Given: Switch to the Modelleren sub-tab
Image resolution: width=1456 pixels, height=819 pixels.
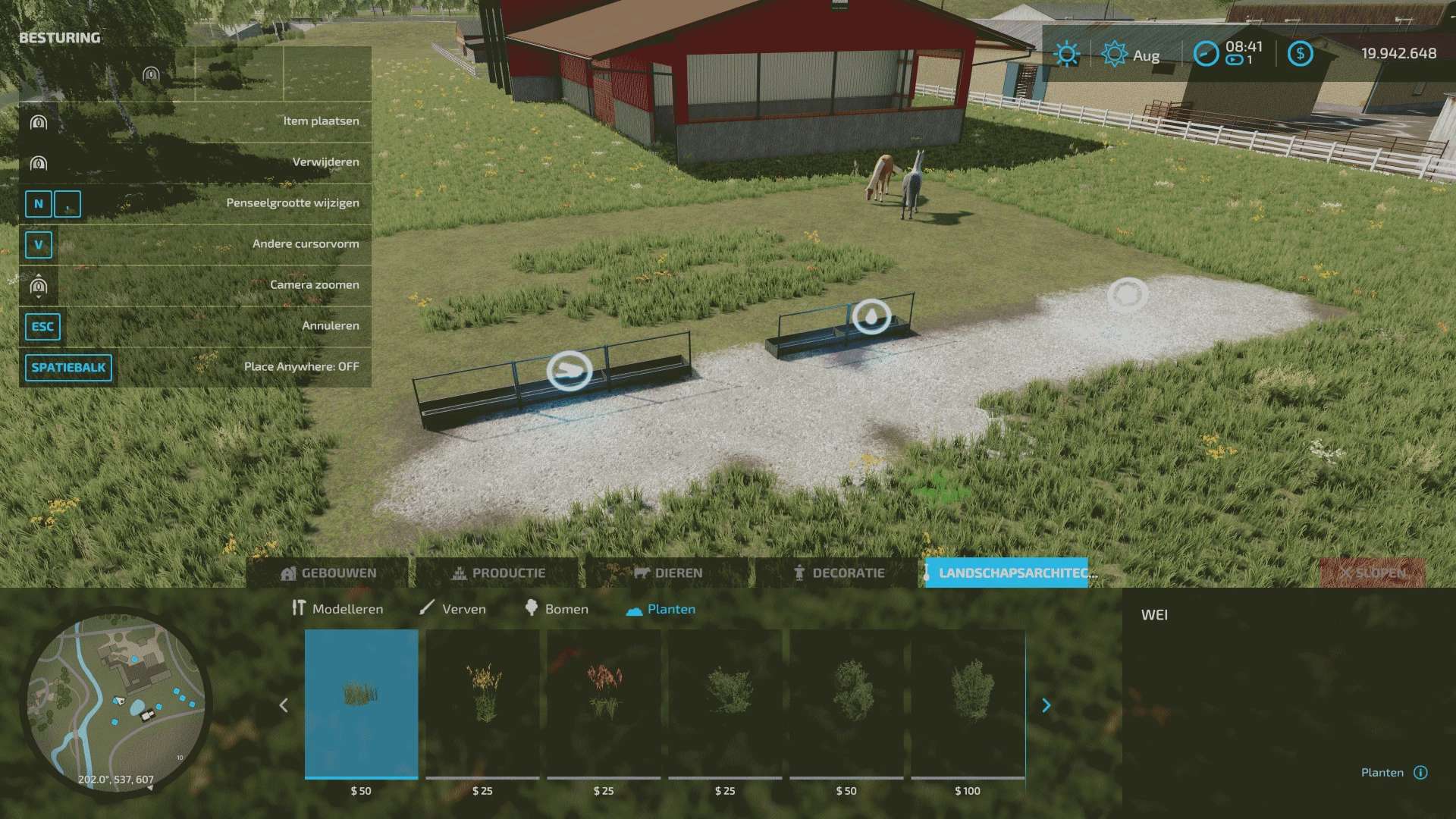Looking at the screenshot, I should 337,609.
